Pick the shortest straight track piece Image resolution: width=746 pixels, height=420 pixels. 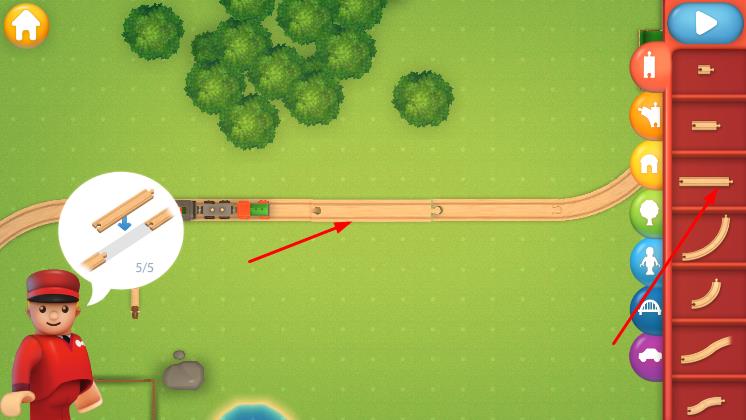click(706, 70)
